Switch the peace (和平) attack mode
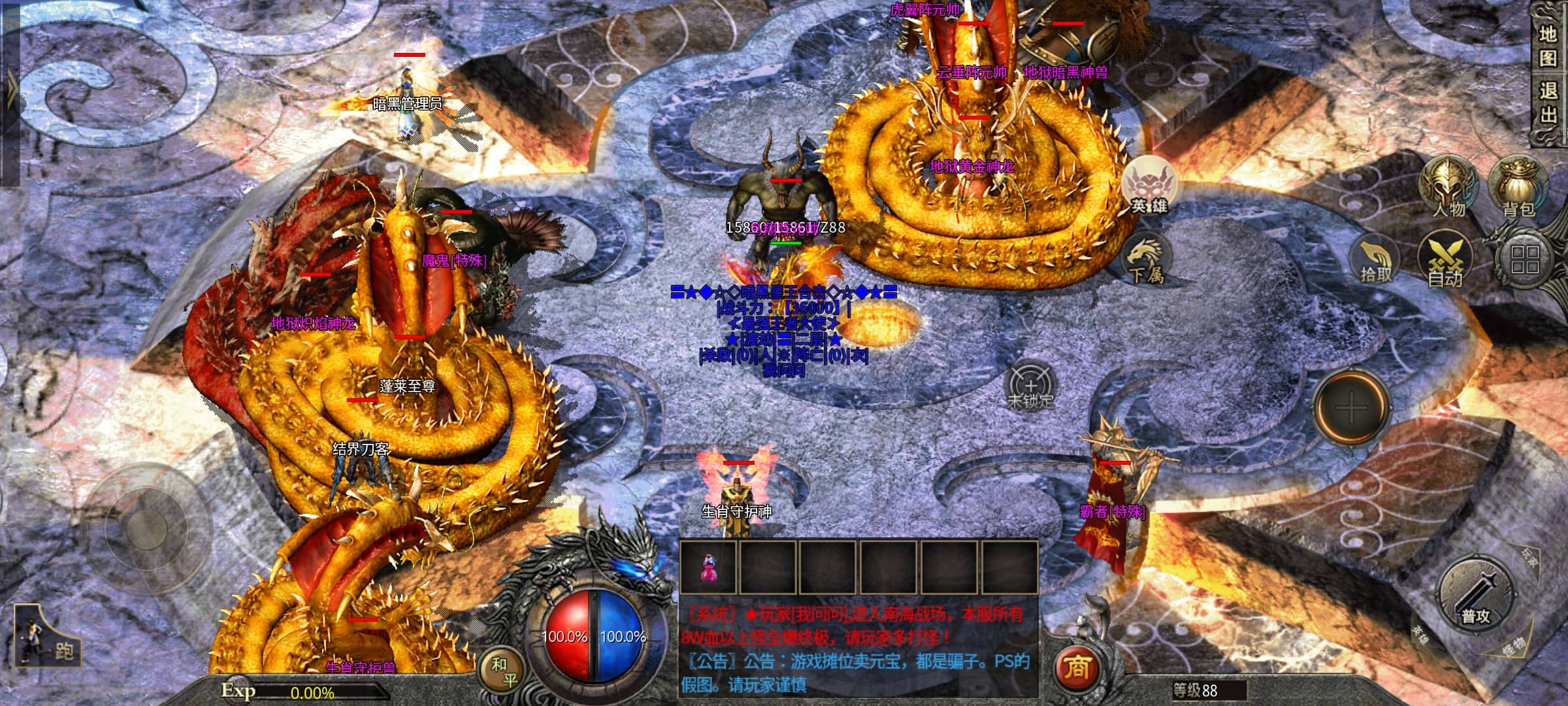 pyautogui.click(x=504, y=672)
